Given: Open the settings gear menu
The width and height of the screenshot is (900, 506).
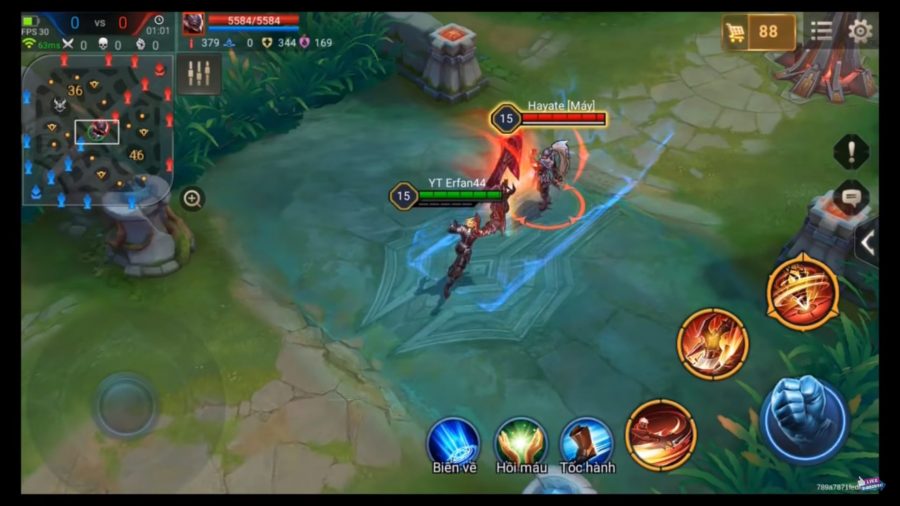Looking at the screenshot, I should (x=859, y=30).
